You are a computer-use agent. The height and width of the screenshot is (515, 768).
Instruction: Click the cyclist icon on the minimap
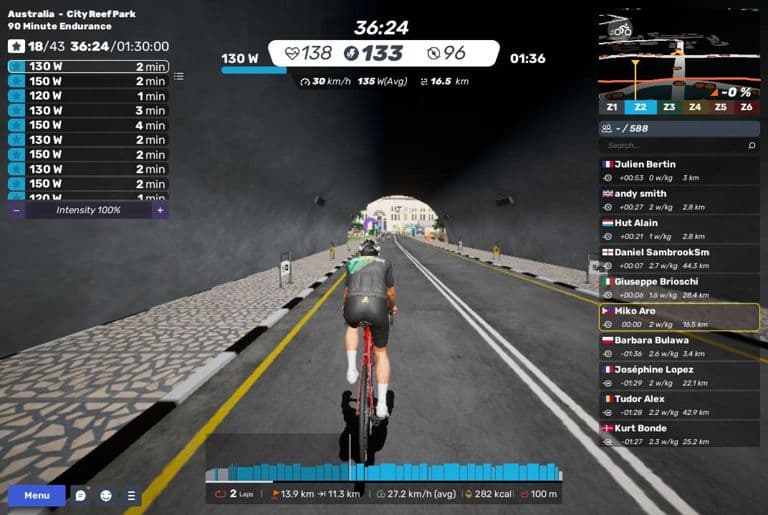tap(622, 30)
